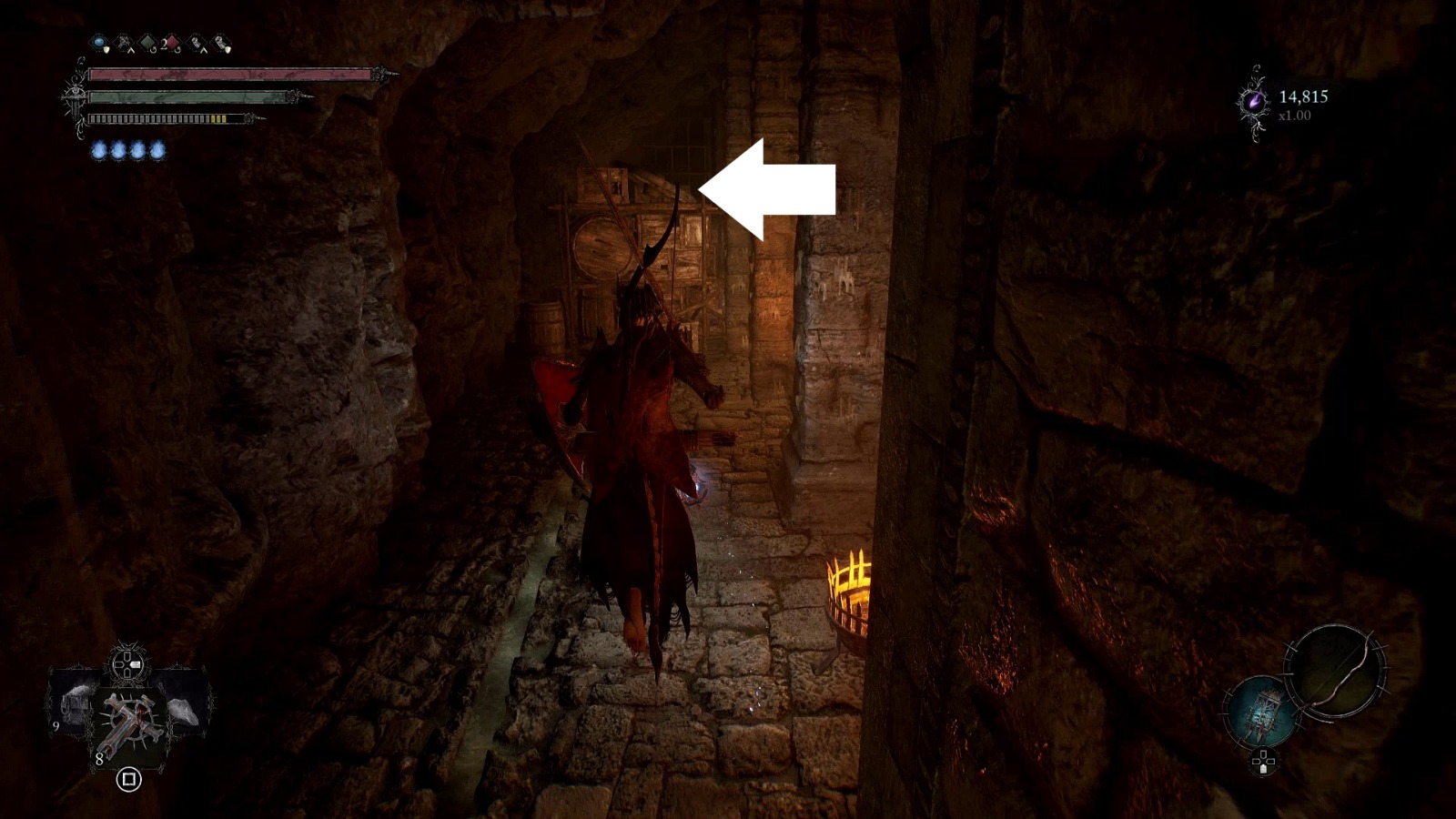The width and height of the screenshot is (1456, 819).
Task: Click the small gamepad button prompts bottom right
Action: tap(1264, 763)
